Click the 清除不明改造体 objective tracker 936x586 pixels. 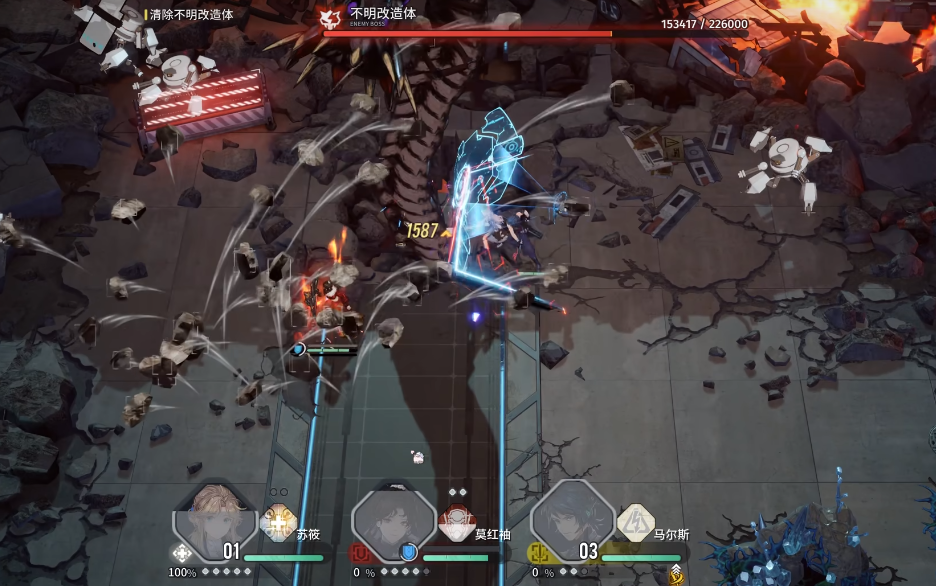pyautogui.click(x=190, y=15)
